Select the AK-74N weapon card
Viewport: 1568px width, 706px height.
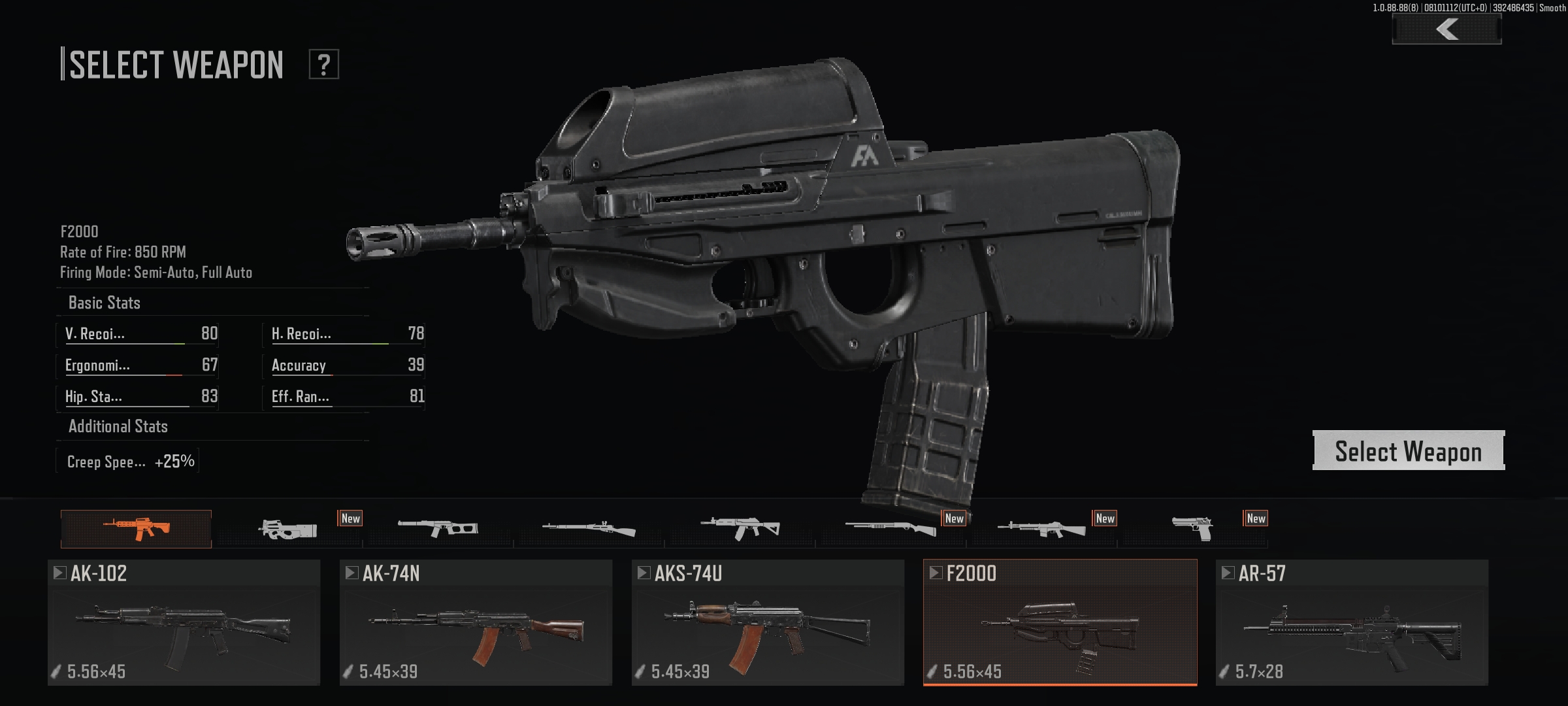(x=476, y=622)
